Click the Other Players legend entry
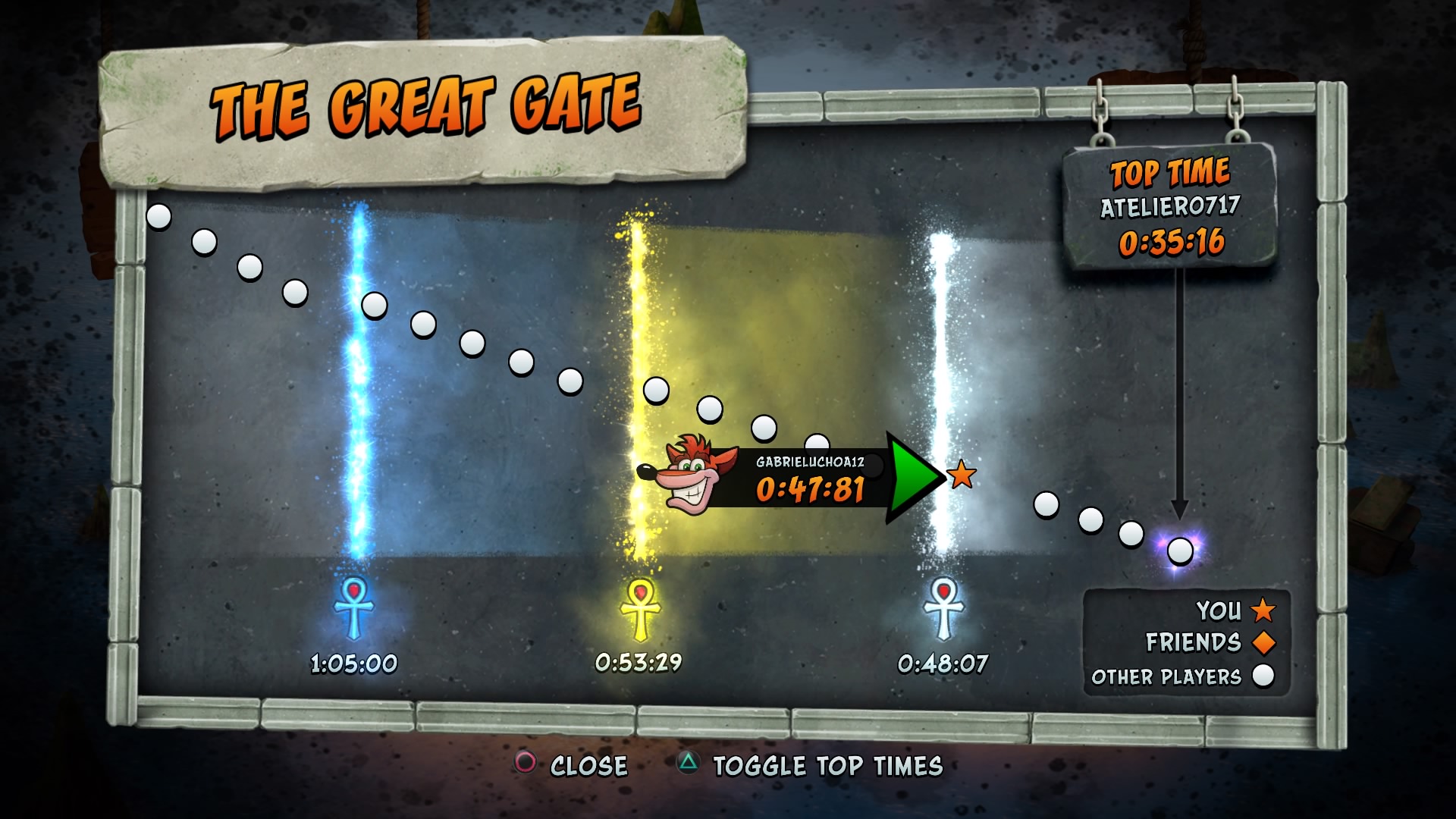The image size is (1456, 819). tap(1181, 676)
